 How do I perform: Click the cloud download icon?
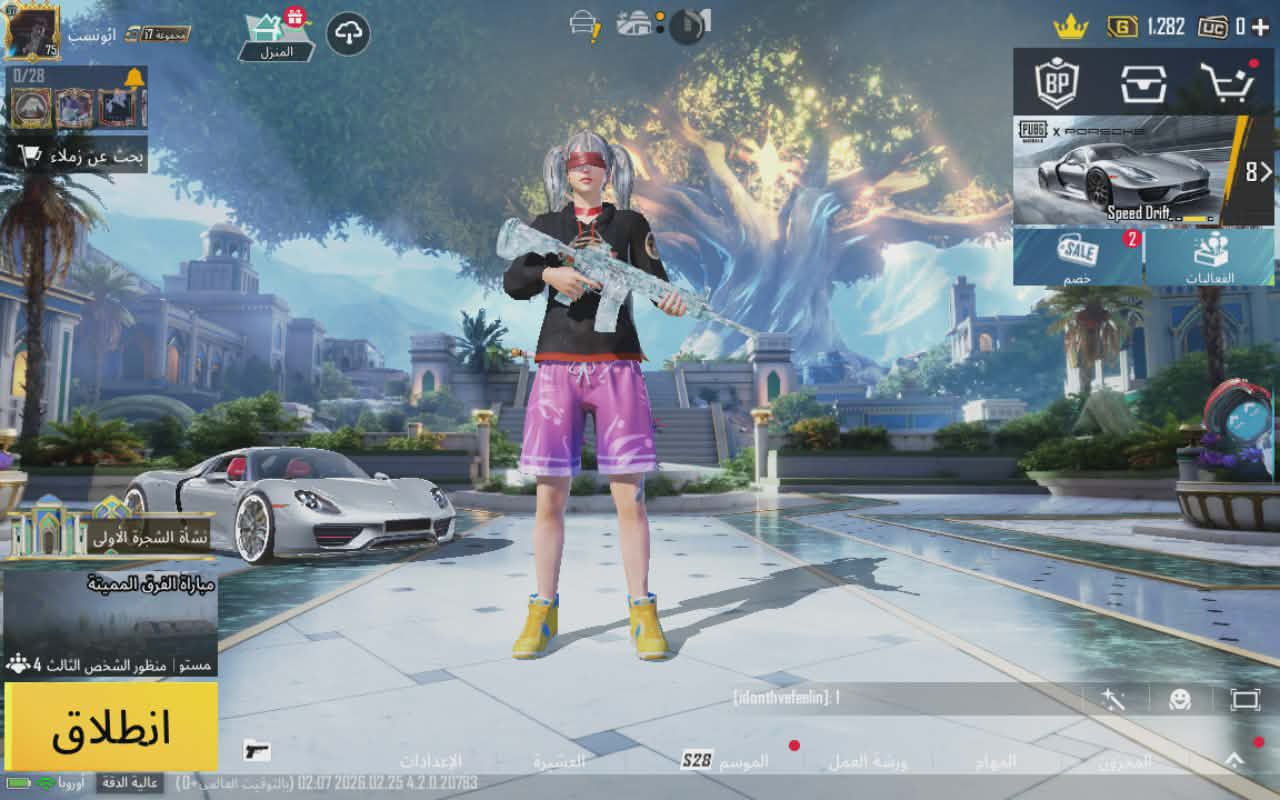click(x=348, y=34)
